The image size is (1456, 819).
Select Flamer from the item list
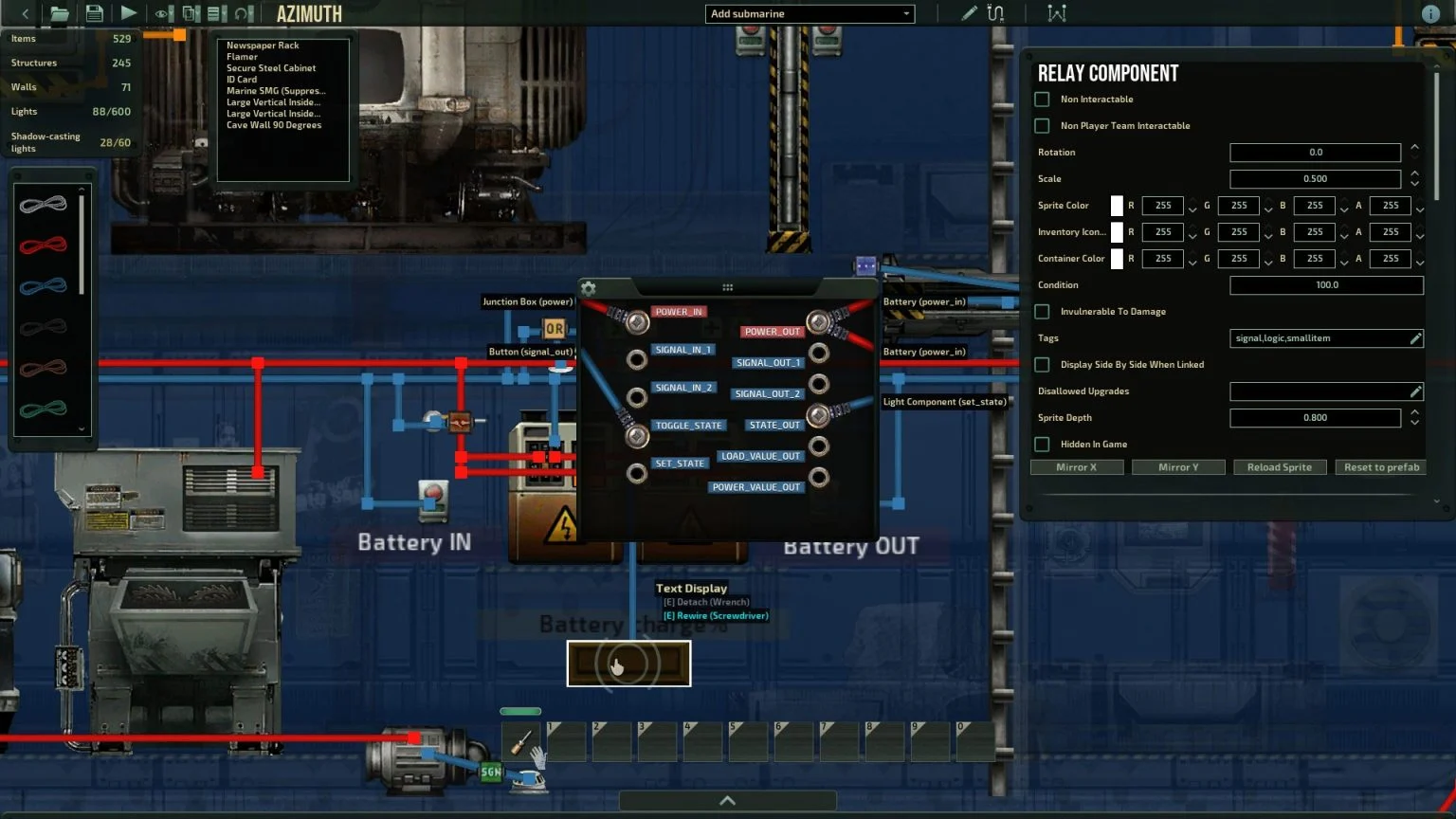click(x=243, y=56)
